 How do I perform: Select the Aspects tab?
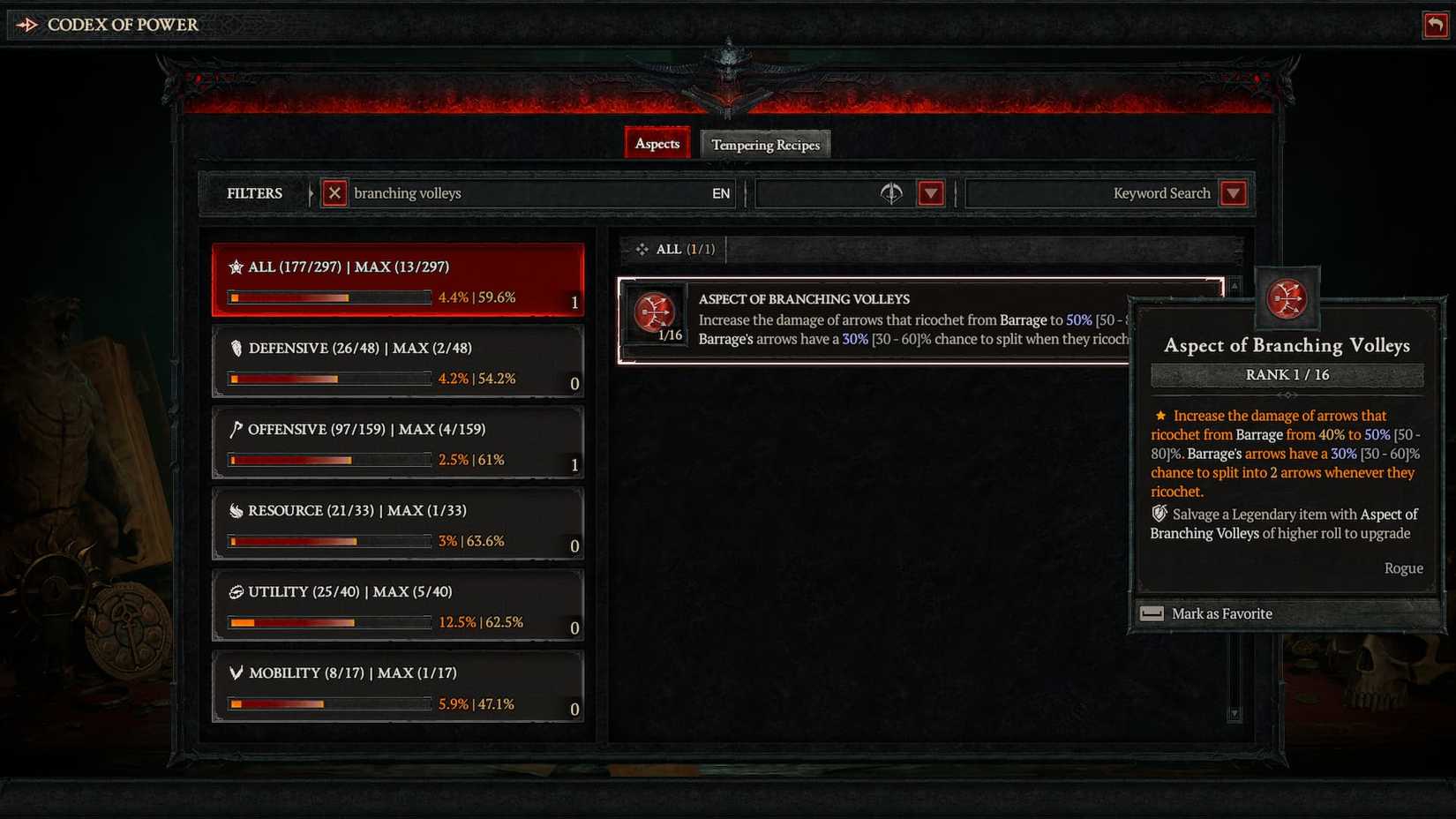[657, 143]
